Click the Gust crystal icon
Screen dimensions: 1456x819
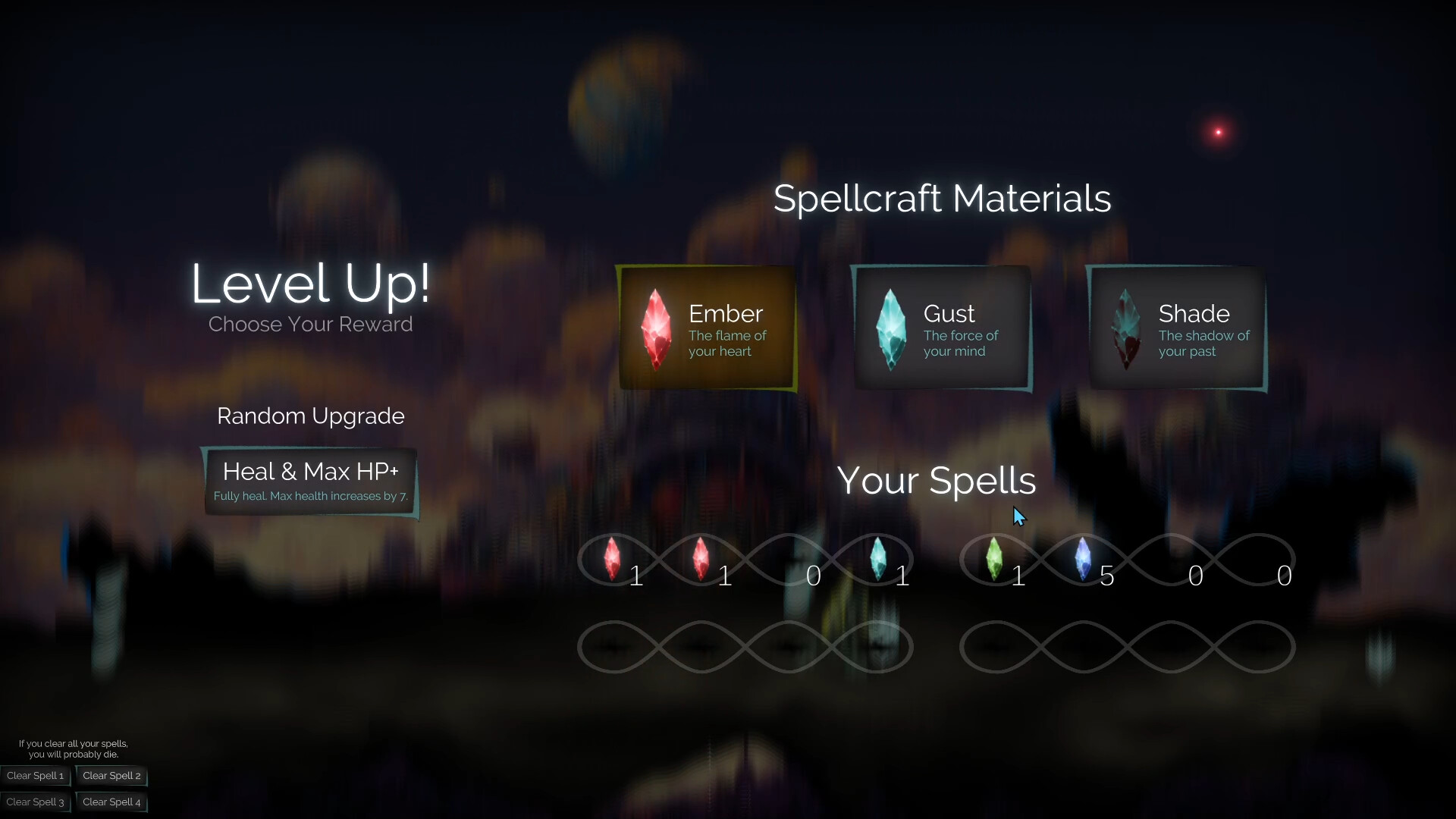(892, 328)
